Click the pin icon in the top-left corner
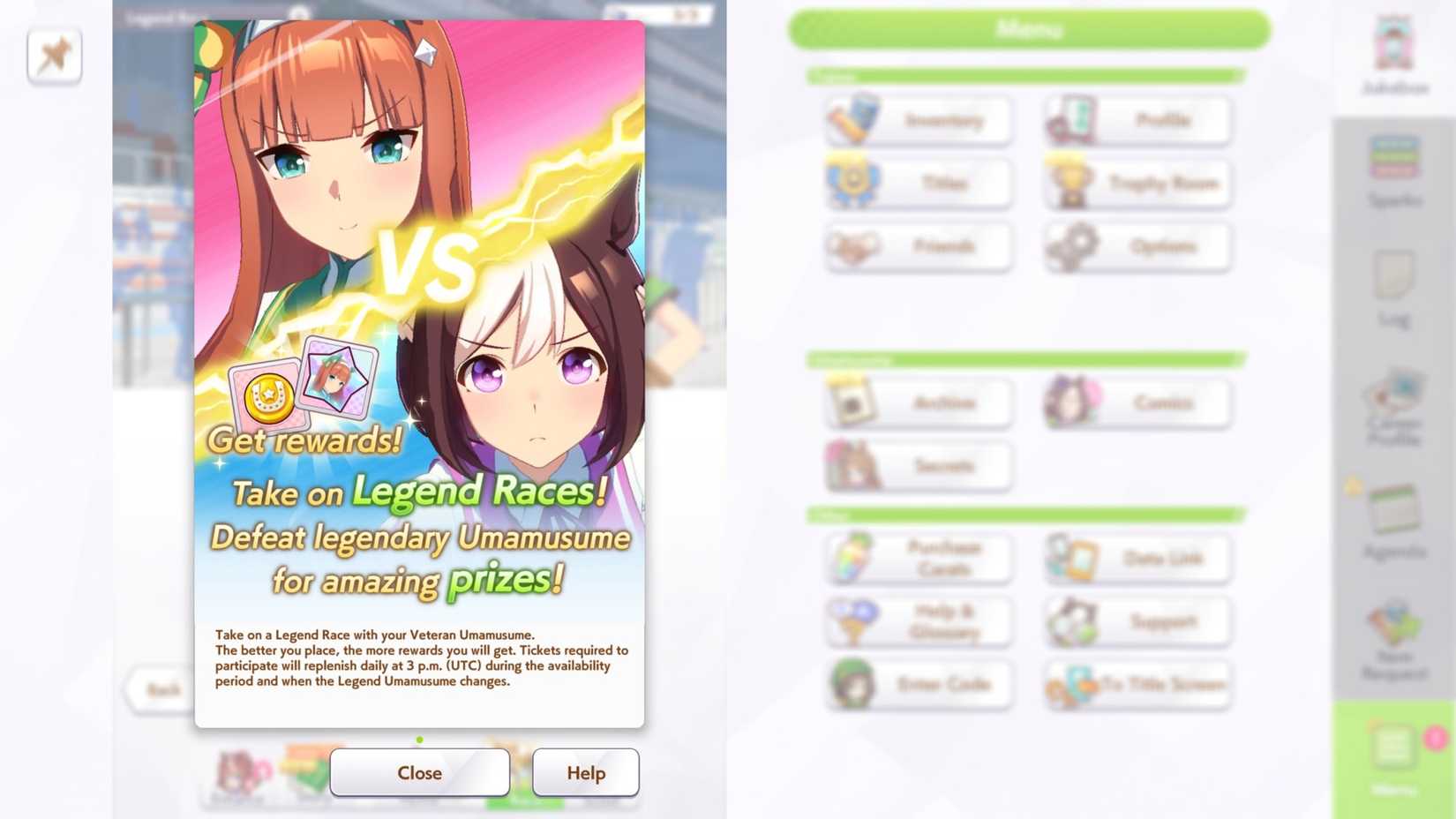This screenshot has width=1456, height=819. 54,55
